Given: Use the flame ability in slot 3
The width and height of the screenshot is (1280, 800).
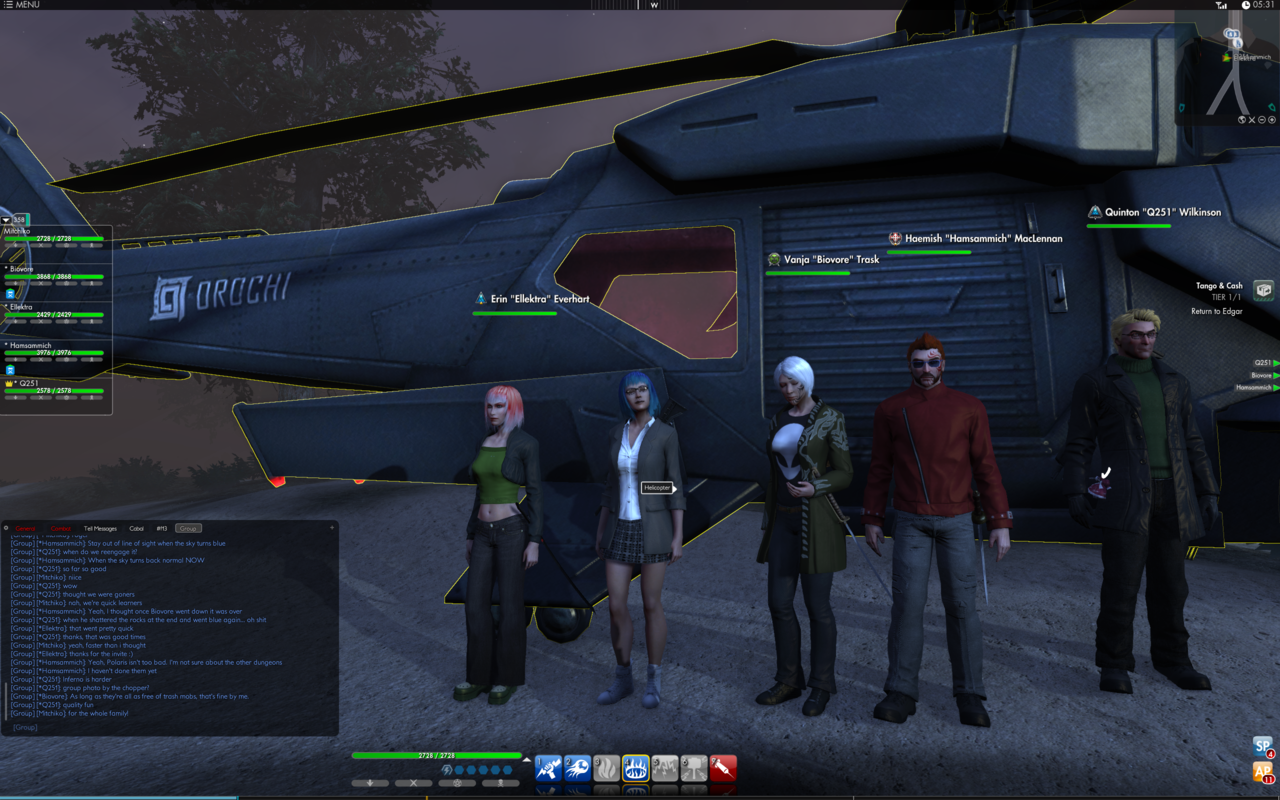Looking at the screenshot, I should (x=607, y=768).
